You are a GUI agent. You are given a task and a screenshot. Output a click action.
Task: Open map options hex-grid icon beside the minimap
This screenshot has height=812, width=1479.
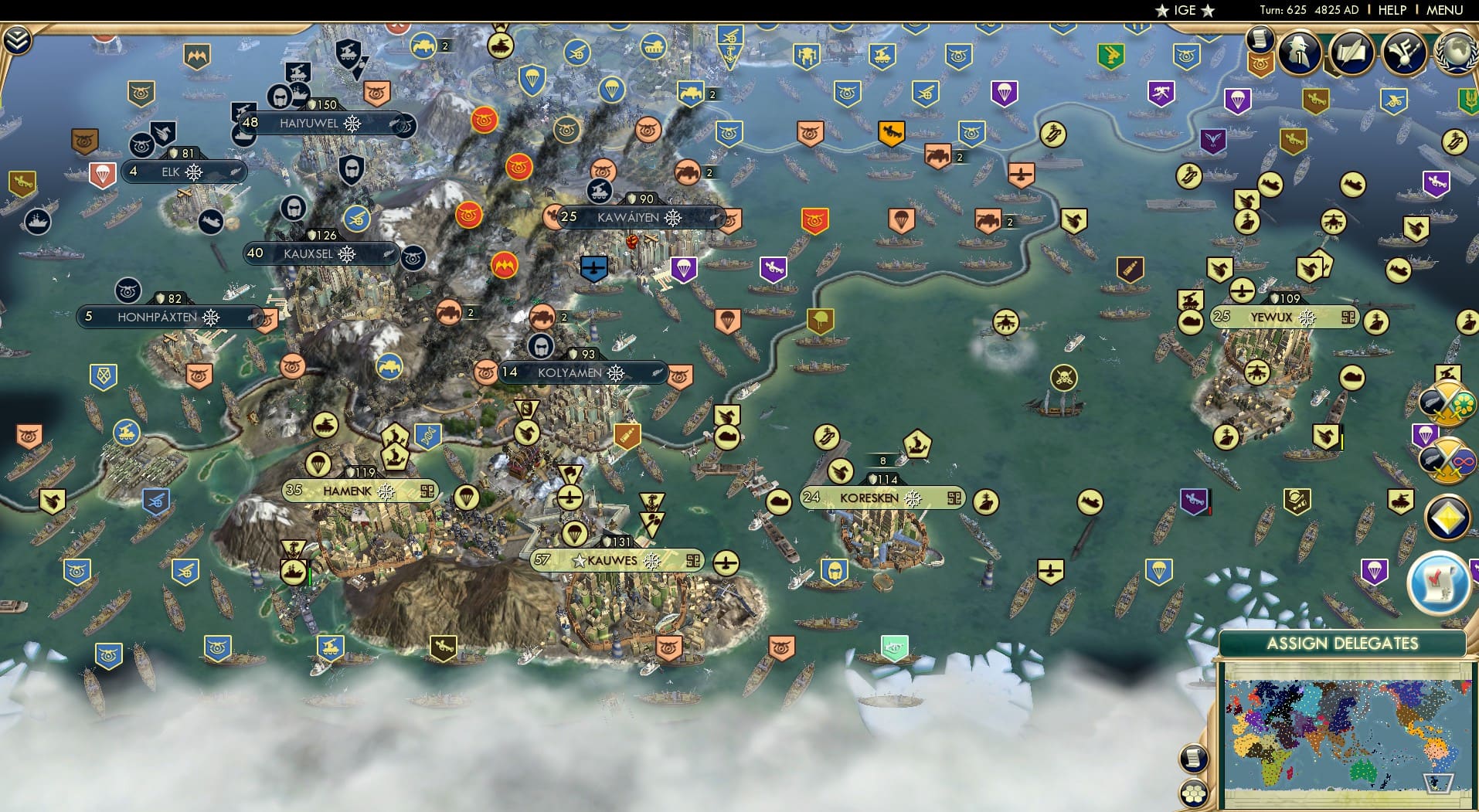(x=1194, y=793)
